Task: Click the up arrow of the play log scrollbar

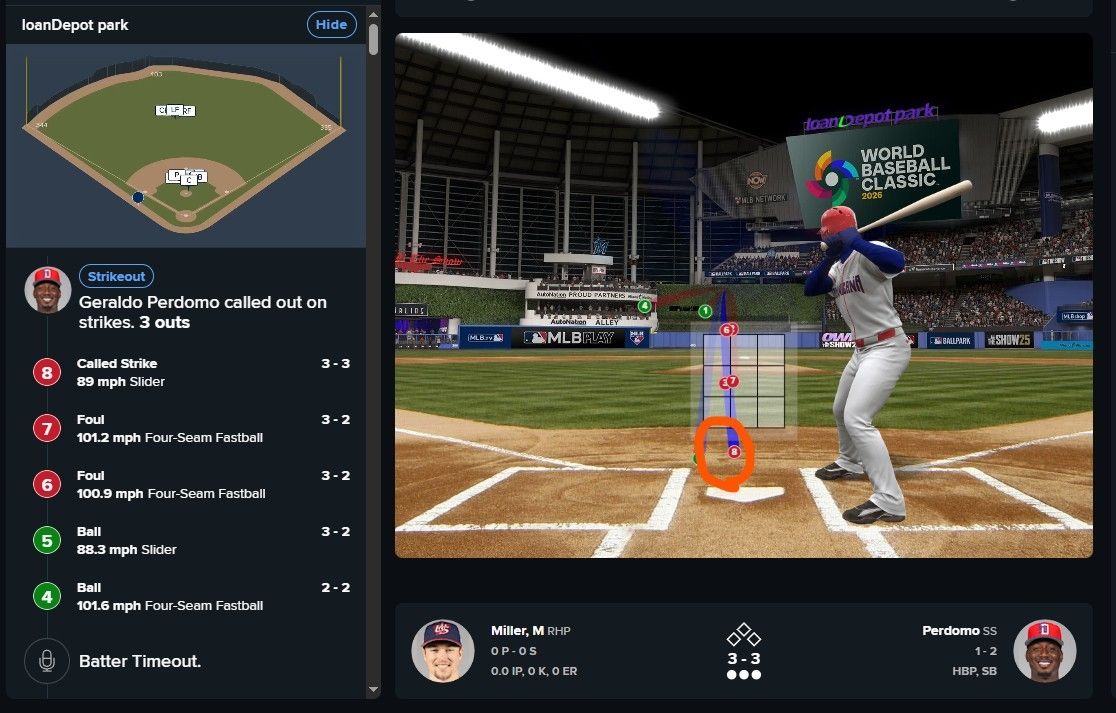Action: tap(373, 14)
